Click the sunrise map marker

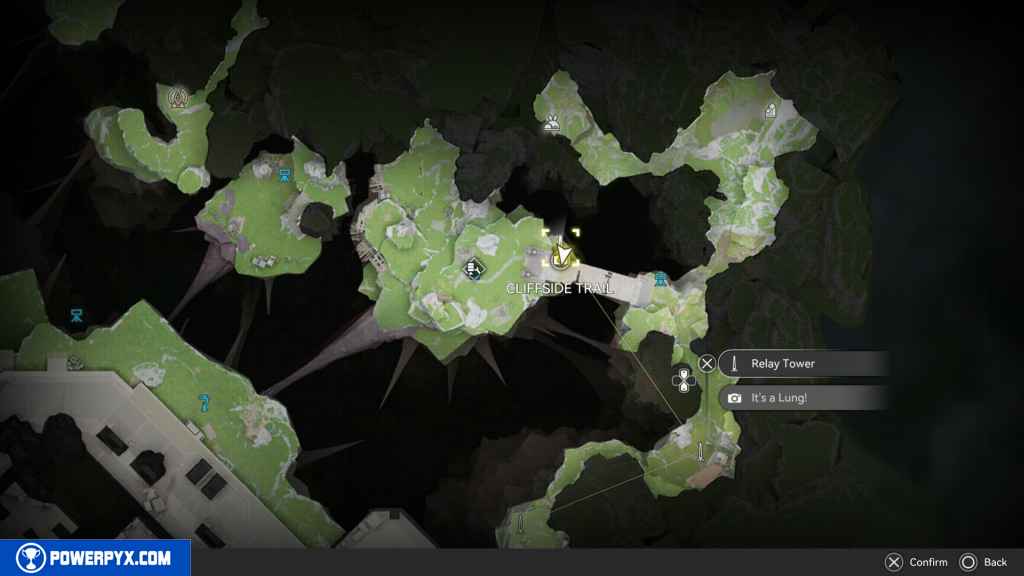(x=551, y=124)
